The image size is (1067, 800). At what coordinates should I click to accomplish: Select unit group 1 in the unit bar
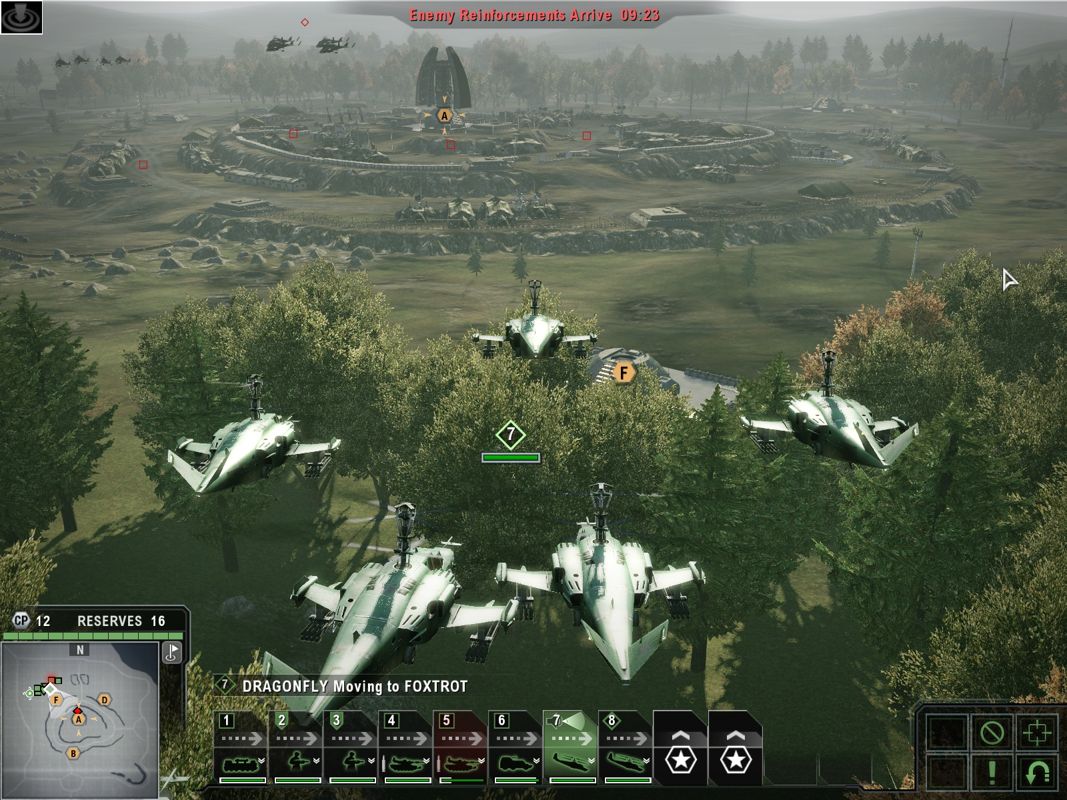[240, 748]
